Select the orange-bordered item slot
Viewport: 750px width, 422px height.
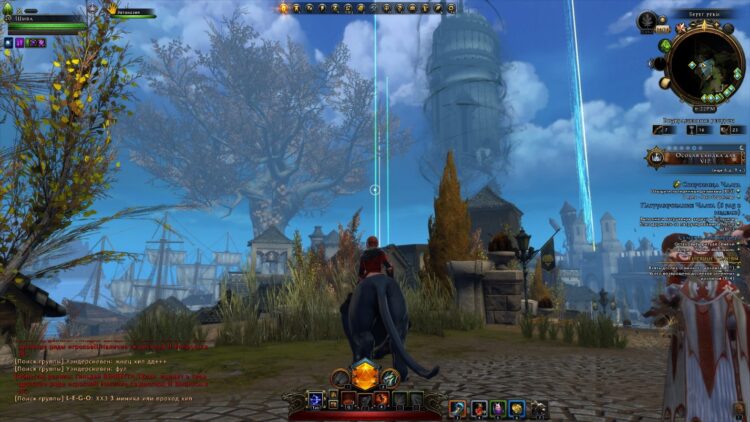457,407
